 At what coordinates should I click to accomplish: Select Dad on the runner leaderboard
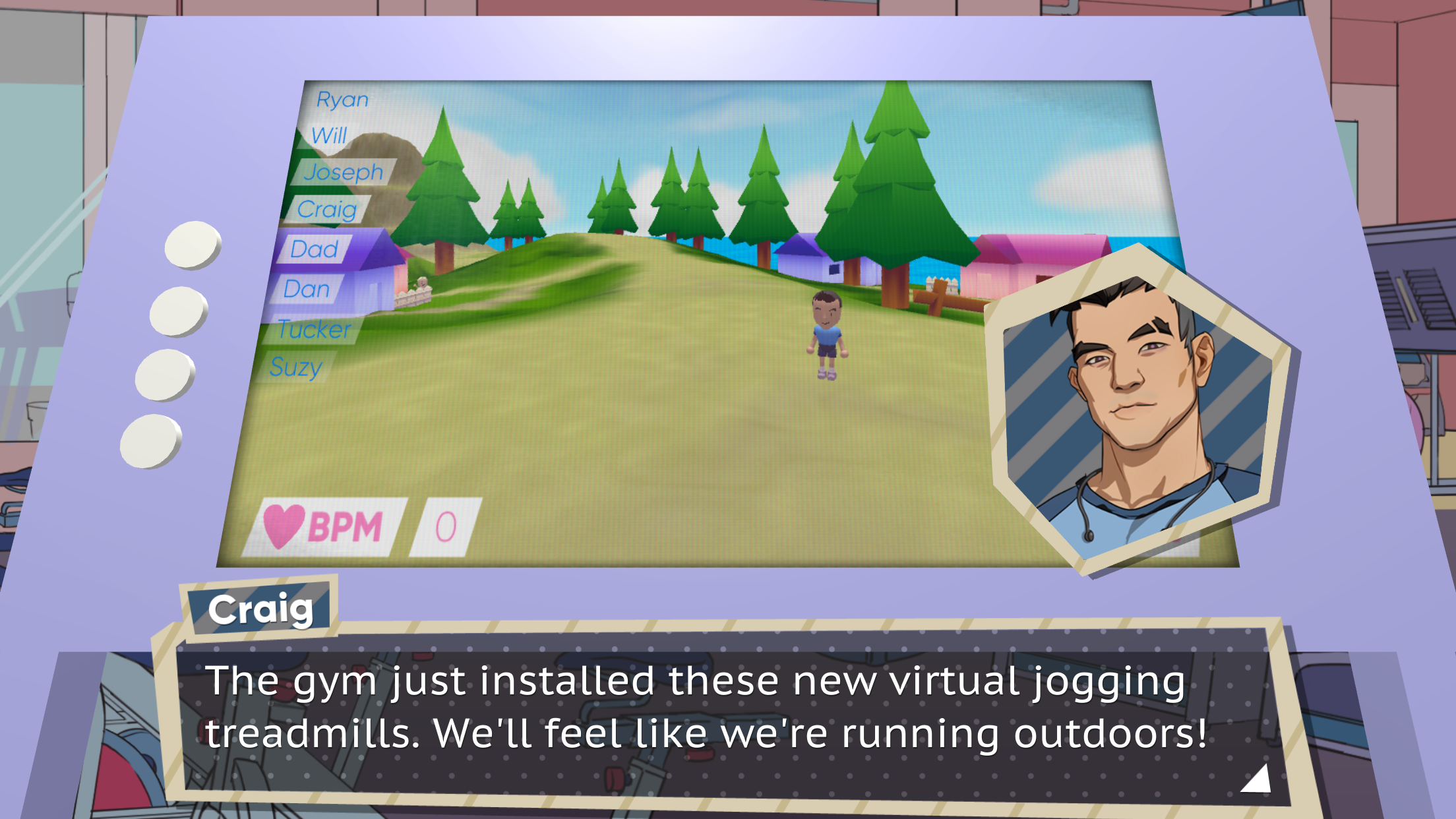point(315,249)
